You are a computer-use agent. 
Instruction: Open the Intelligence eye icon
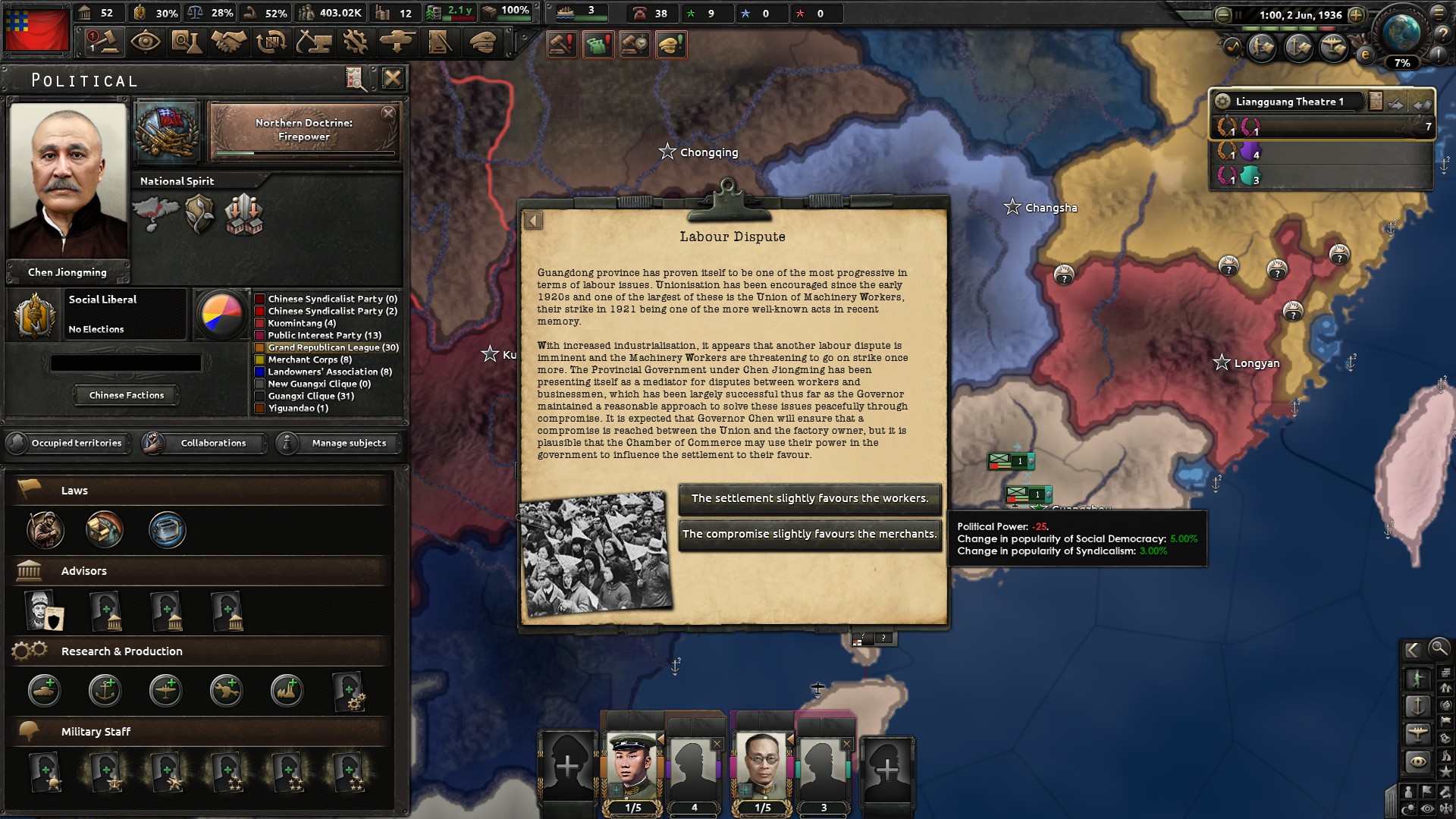[144, 42]
